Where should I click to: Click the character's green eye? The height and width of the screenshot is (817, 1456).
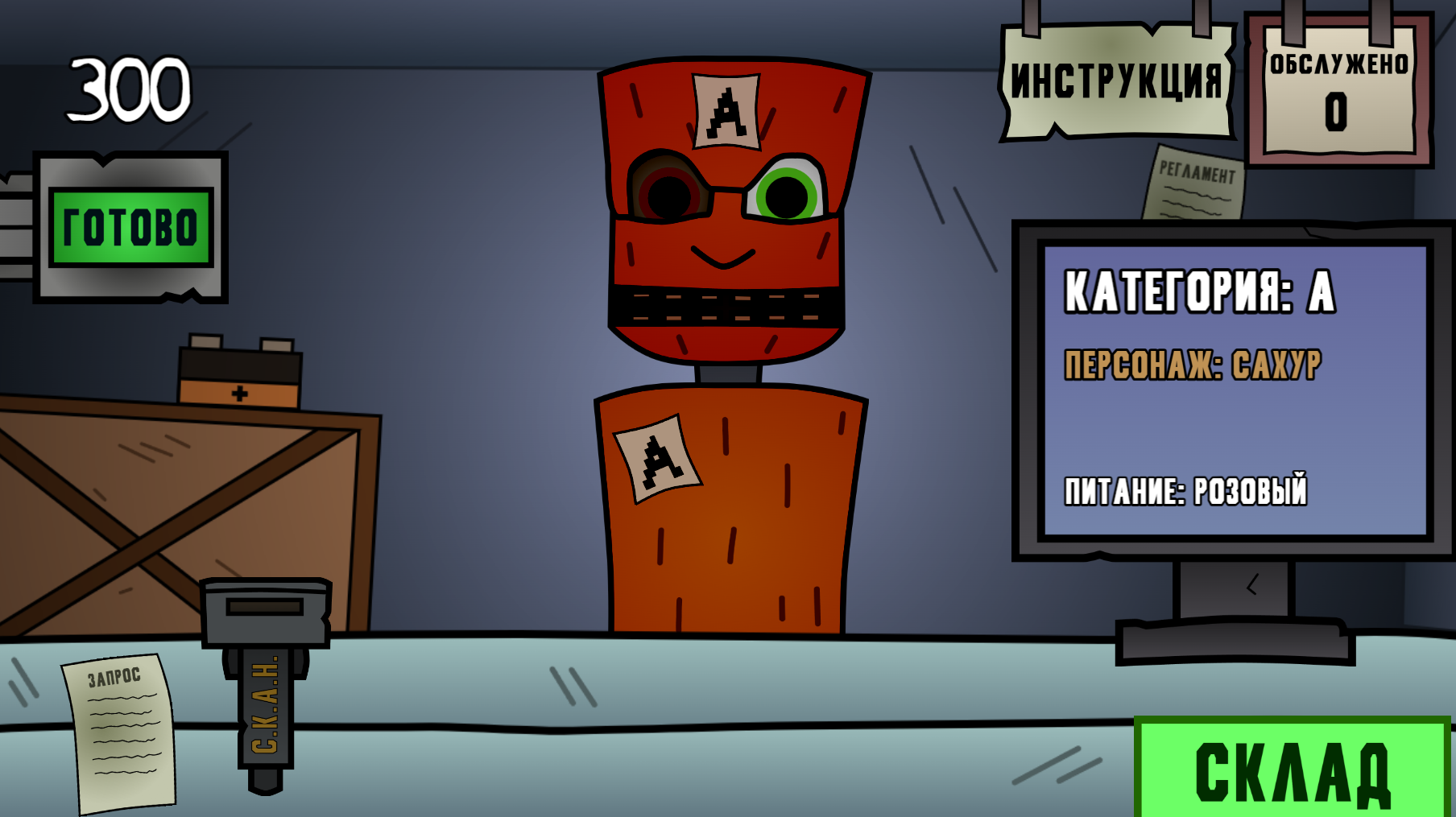coord(795,192)
